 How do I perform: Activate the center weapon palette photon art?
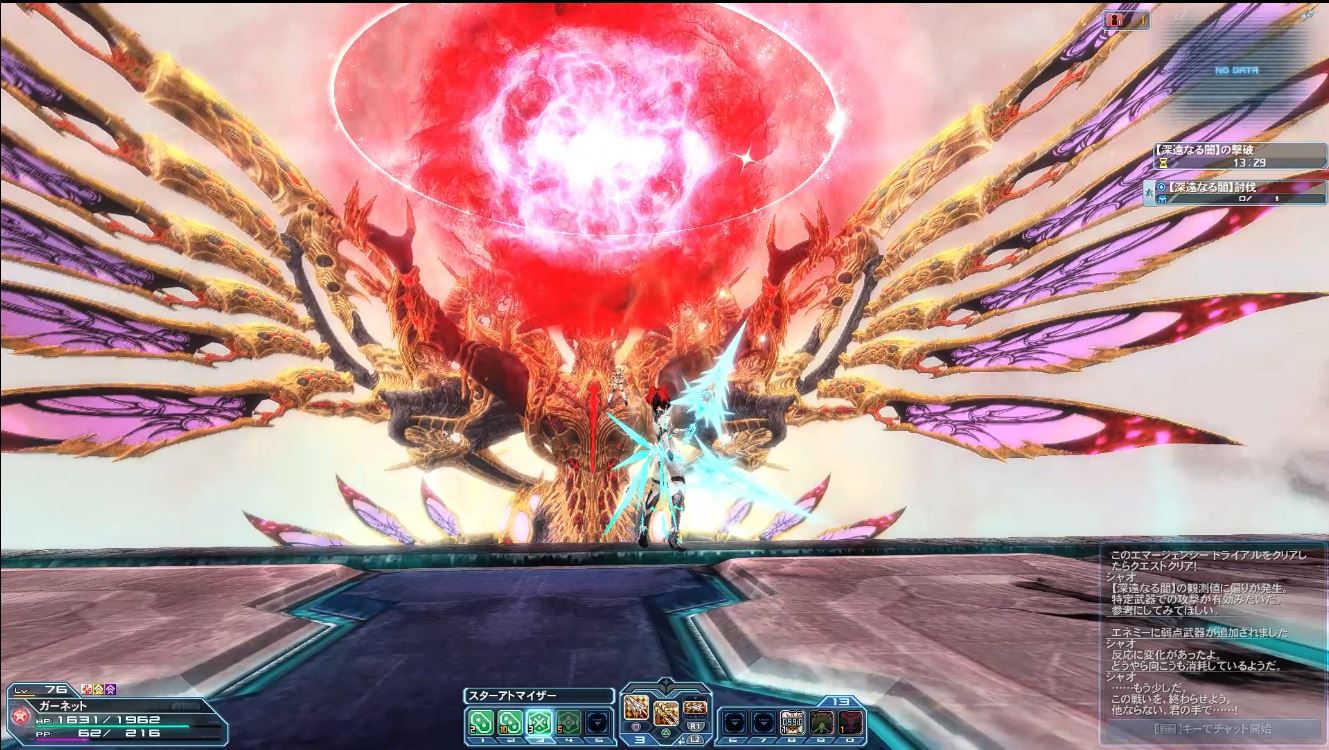click(x=666, y=712)
